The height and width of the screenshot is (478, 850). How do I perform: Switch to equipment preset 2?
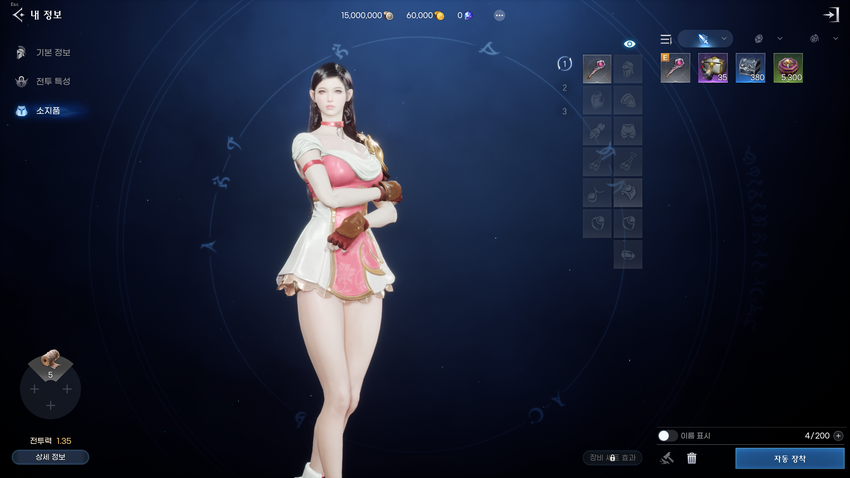(x=565, y=88)
